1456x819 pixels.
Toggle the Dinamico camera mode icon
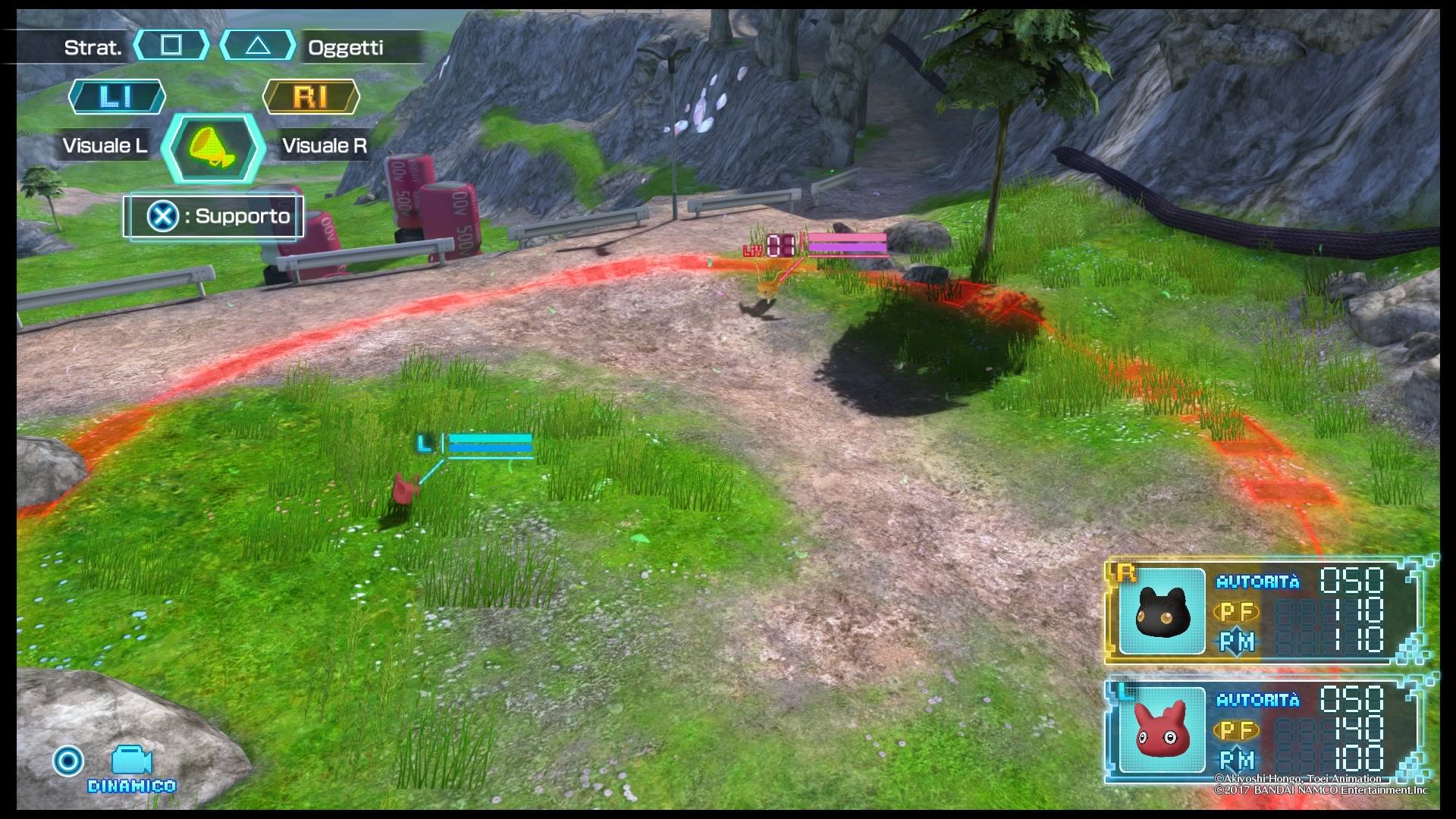(132, 762)
